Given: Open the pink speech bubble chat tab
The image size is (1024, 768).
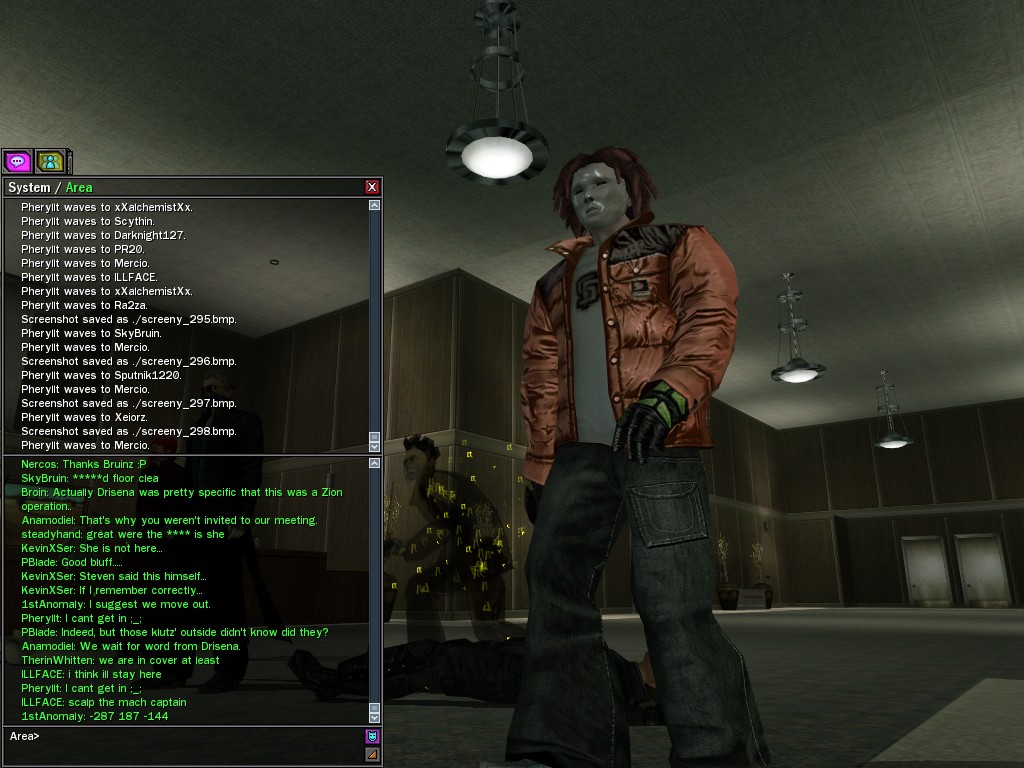Looking at the screenshot, I should (x=17, y=161).
